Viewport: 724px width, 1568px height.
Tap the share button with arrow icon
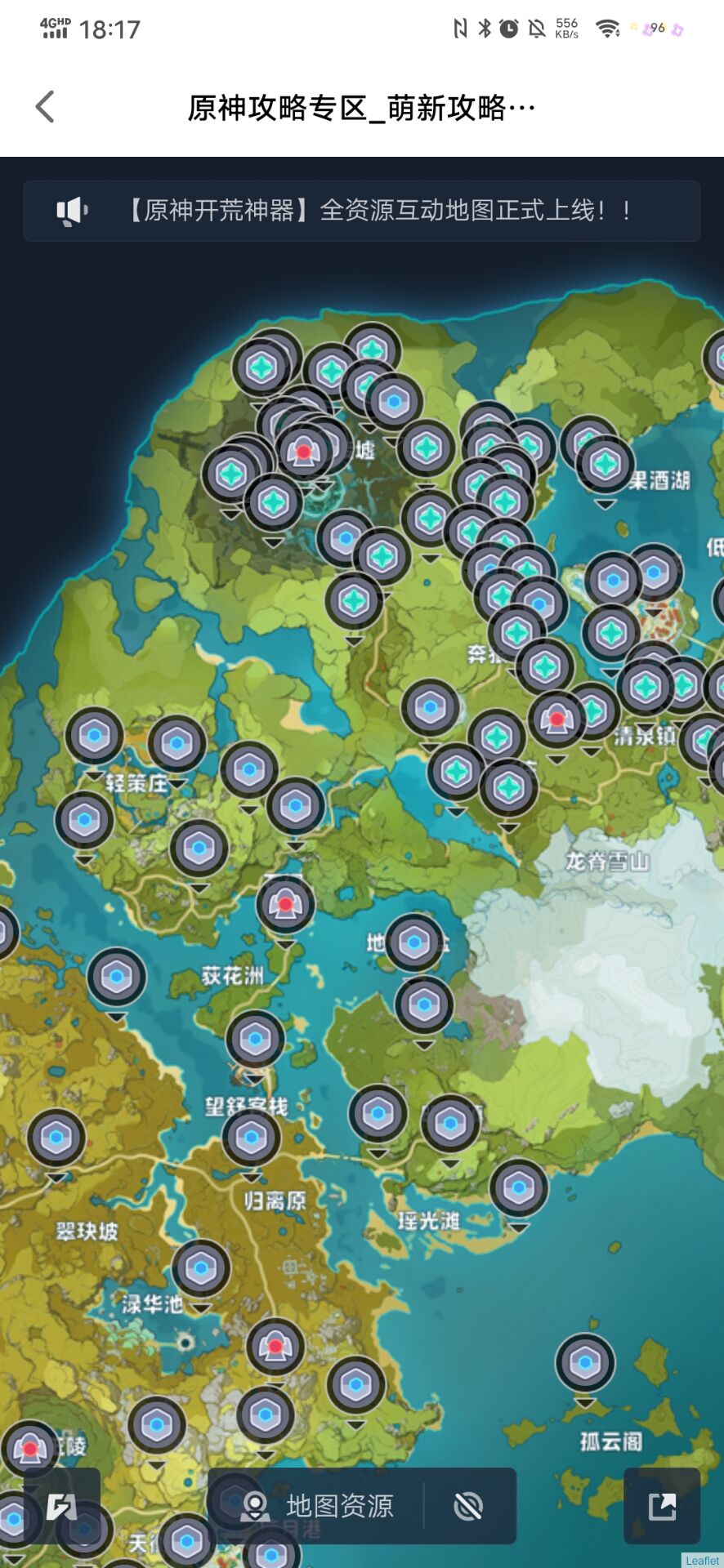click(x=662, y=1506)
